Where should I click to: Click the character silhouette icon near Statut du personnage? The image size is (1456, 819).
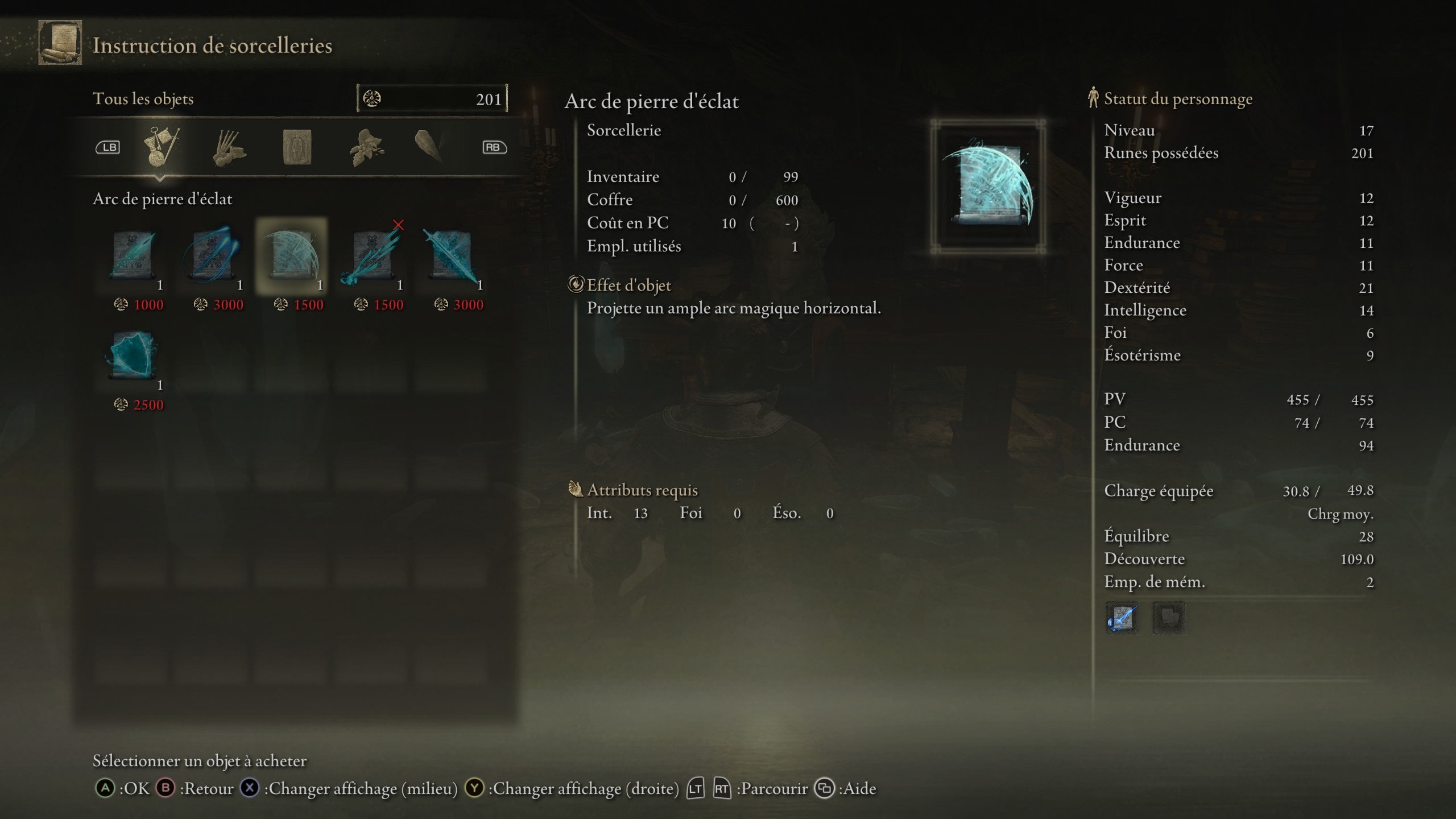pos(1093,98)
